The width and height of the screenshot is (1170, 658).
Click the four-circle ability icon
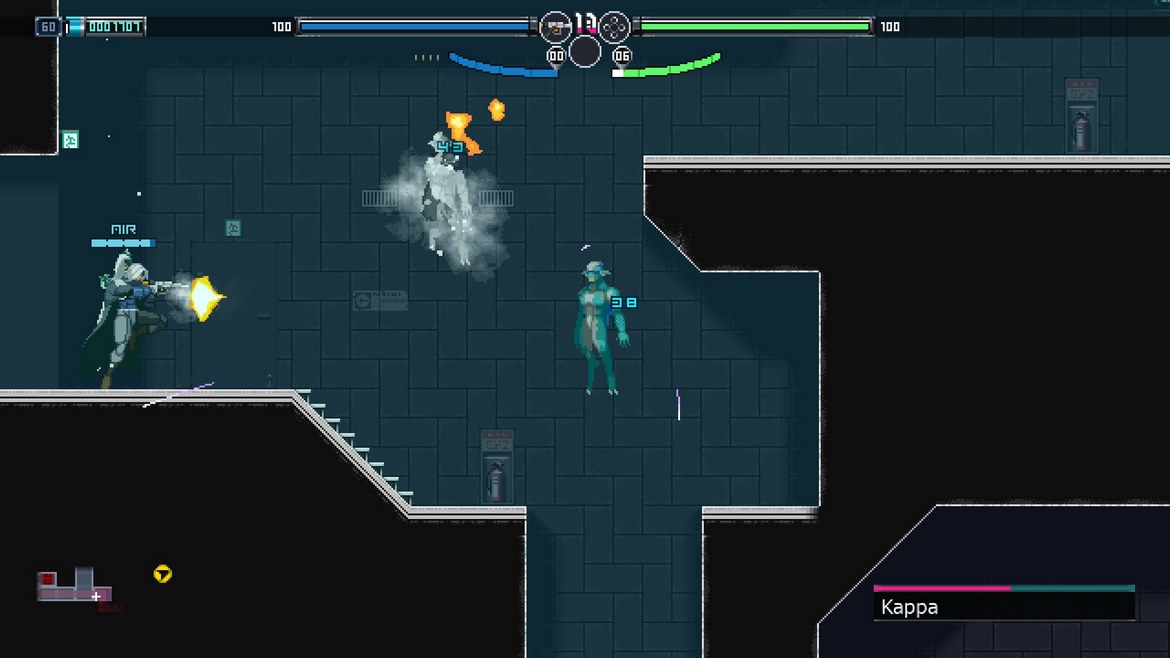pos(615,26)
